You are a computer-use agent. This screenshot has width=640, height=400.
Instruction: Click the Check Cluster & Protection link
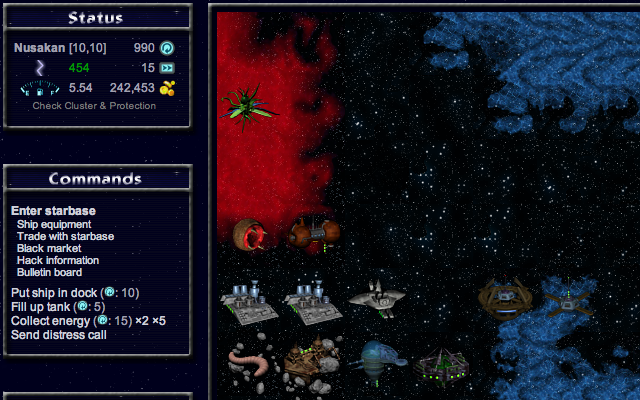coord(94,106)
